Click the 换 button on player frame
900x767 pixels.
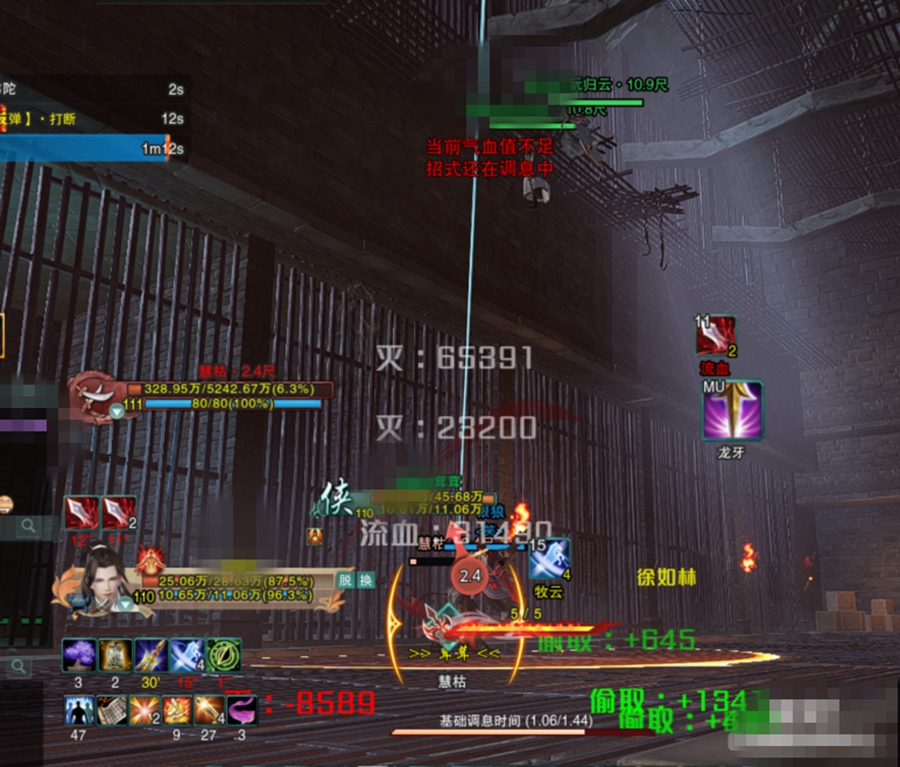coord(366,579)
